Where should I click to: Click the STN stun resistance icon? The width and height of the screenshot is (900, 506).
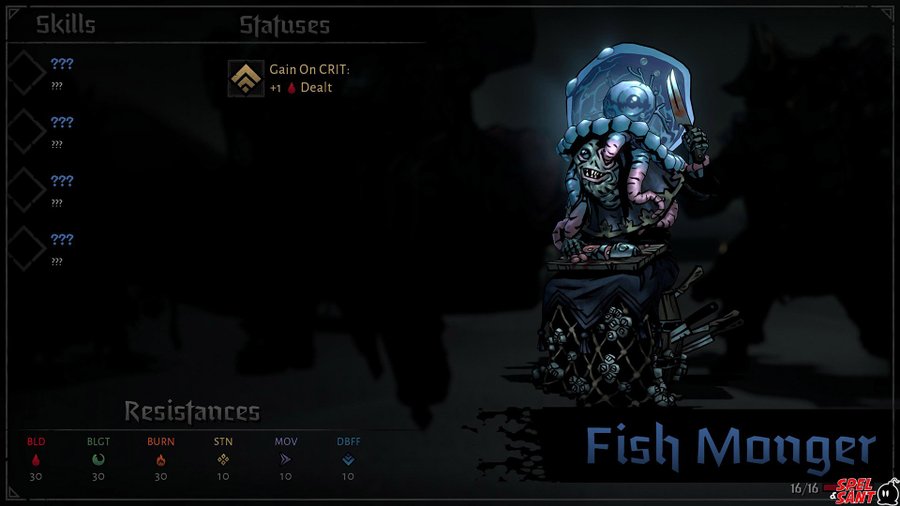click(223, 460)
